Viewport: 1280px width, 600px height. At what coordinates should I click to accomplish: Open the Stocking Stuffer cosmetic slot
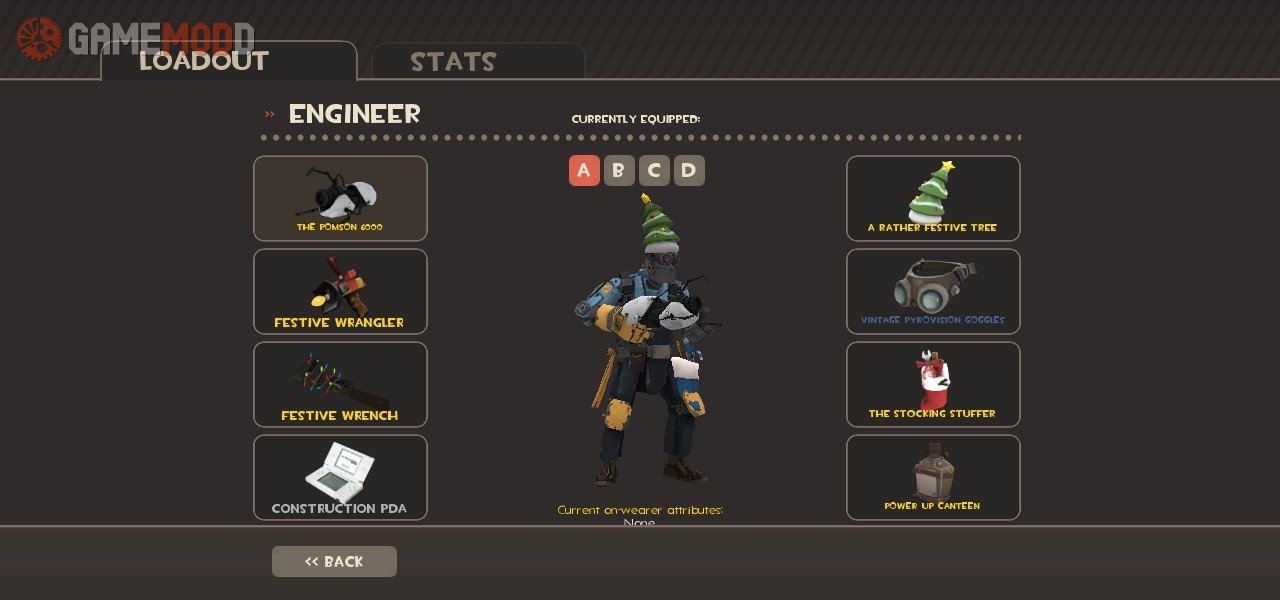[x=933, y=384]
